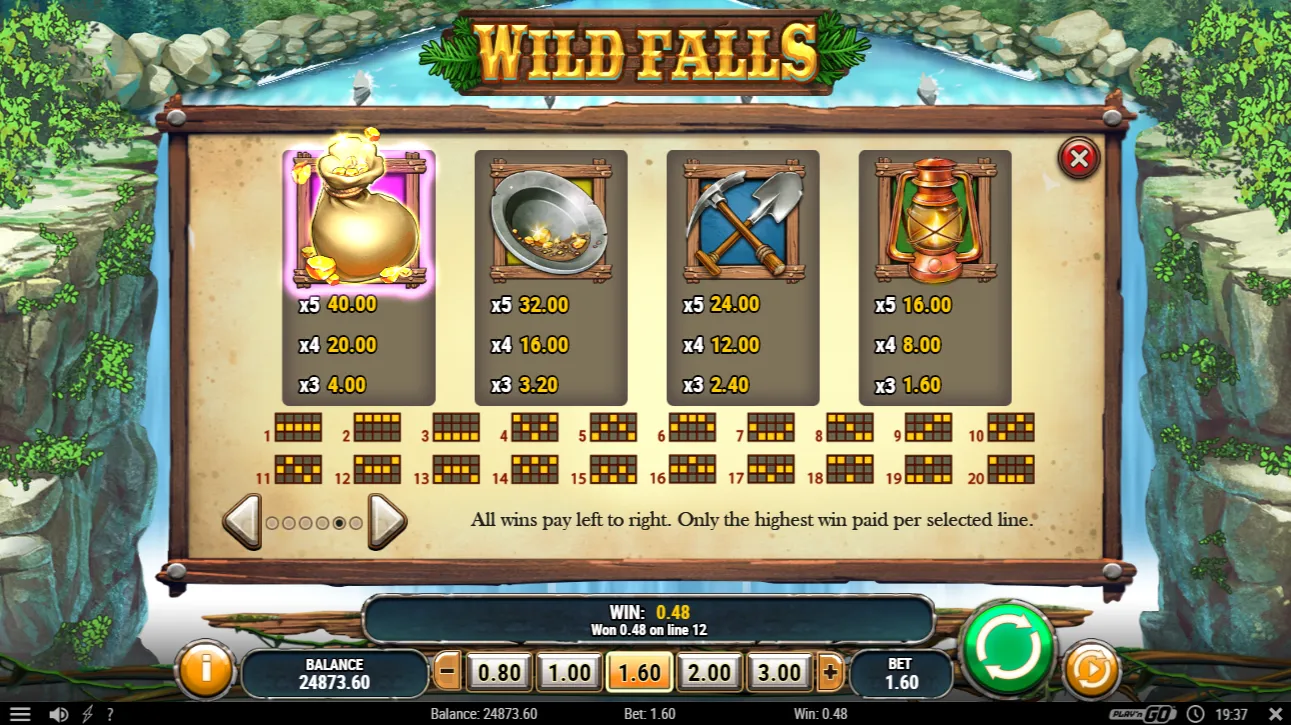Go to next paytable page with right arrow
This screenshot has width=1291, height=725.
point(384,519)
